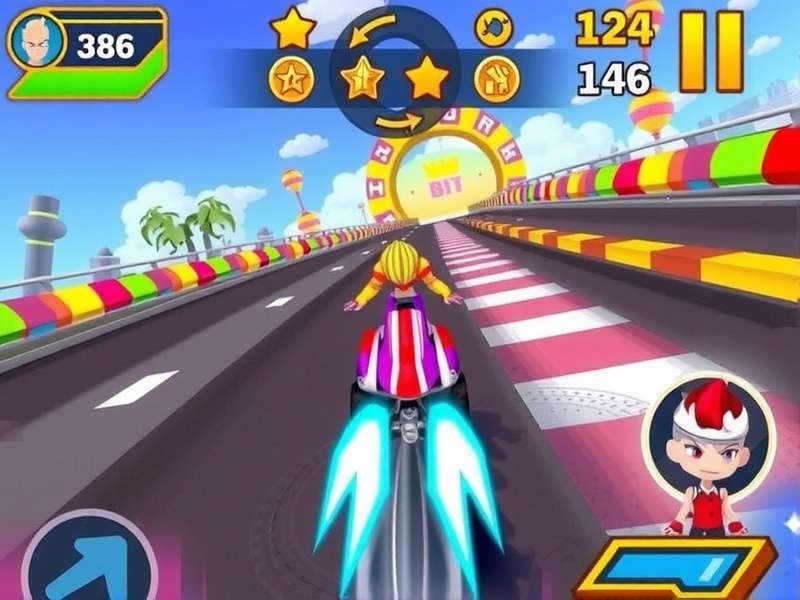This screenshot has height=600, width=800.
Task: Click the small round coin above the tools coin
Action: 493,27
